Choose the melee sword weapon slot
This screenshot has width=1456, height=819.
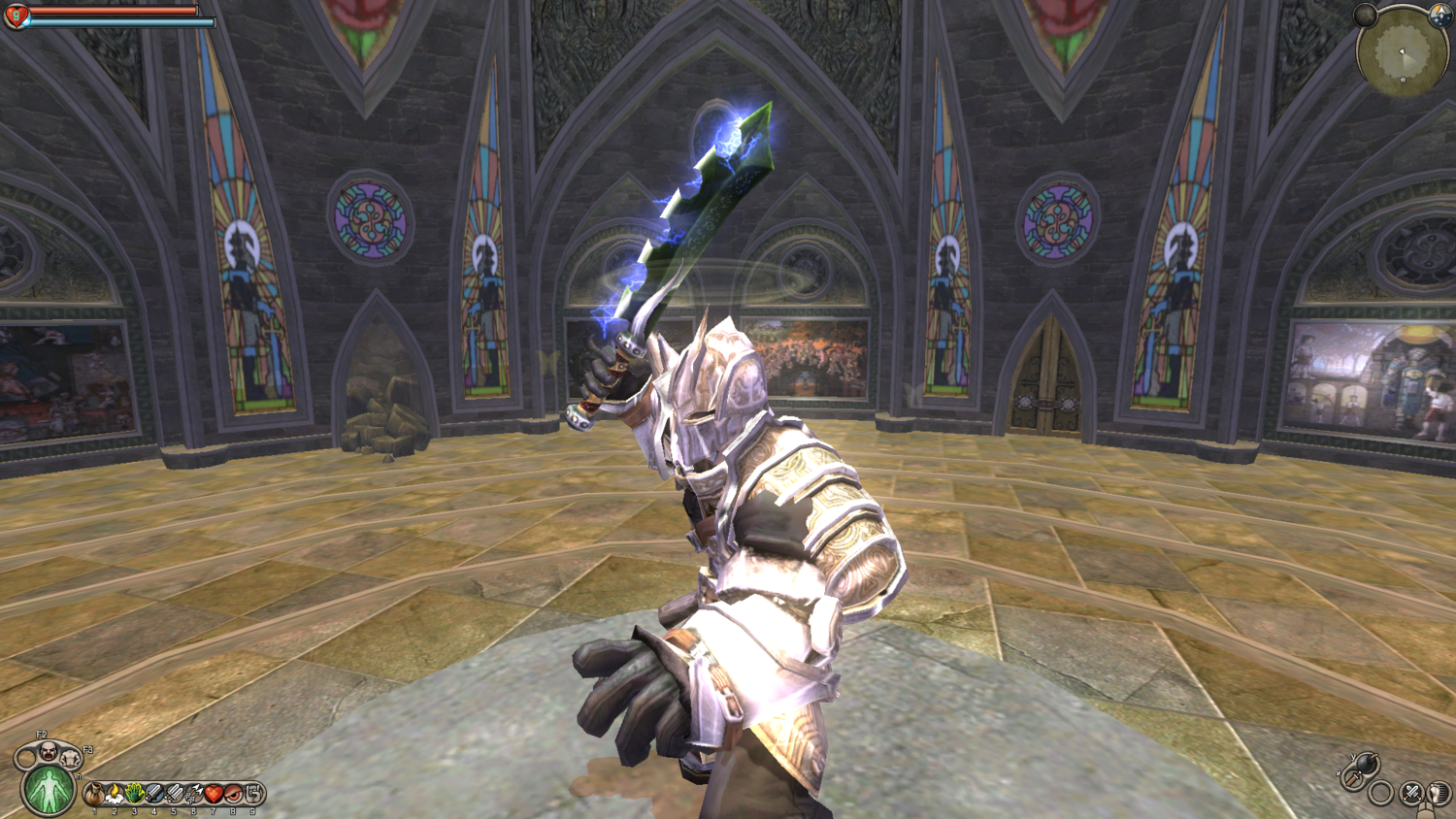tap(1351, 777)
